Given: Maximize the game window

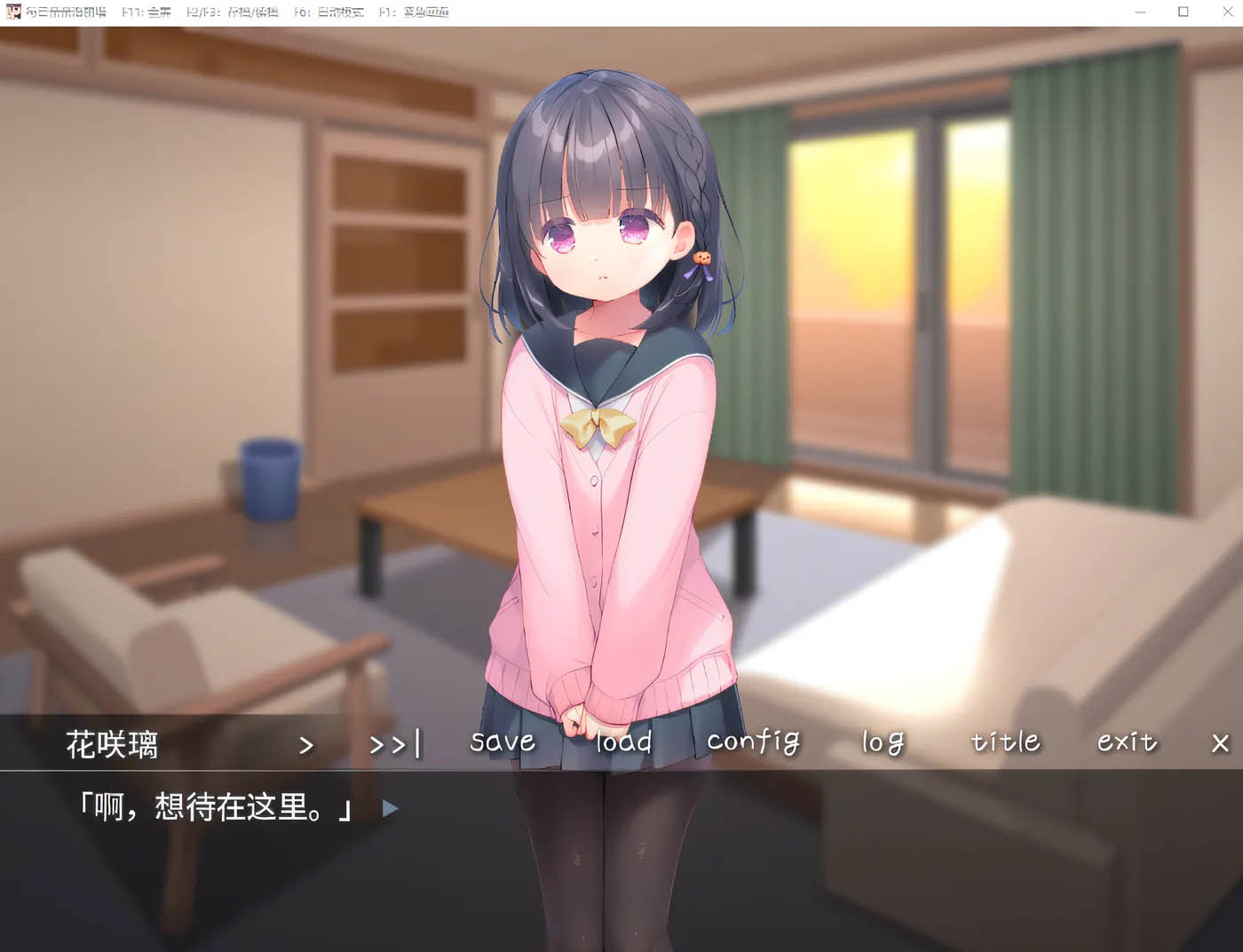Looking at the screenshot, I should click(x=1183, y=12).
